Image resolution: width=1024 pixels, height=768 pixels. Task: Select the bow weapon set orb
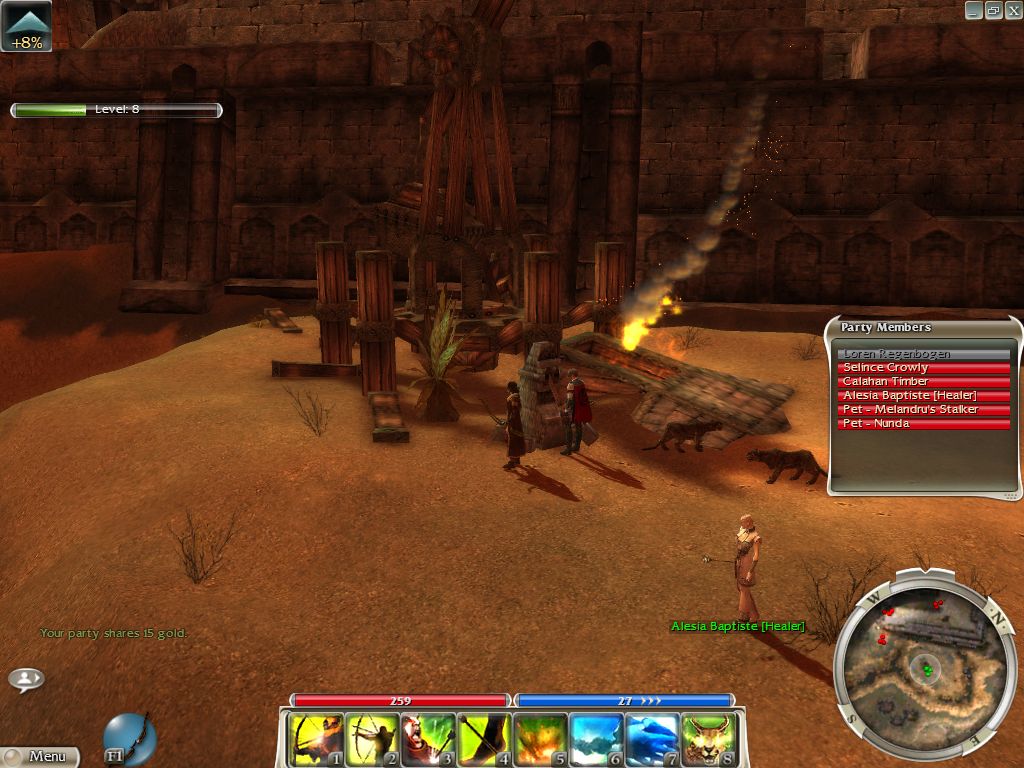[x=129, y=737]
